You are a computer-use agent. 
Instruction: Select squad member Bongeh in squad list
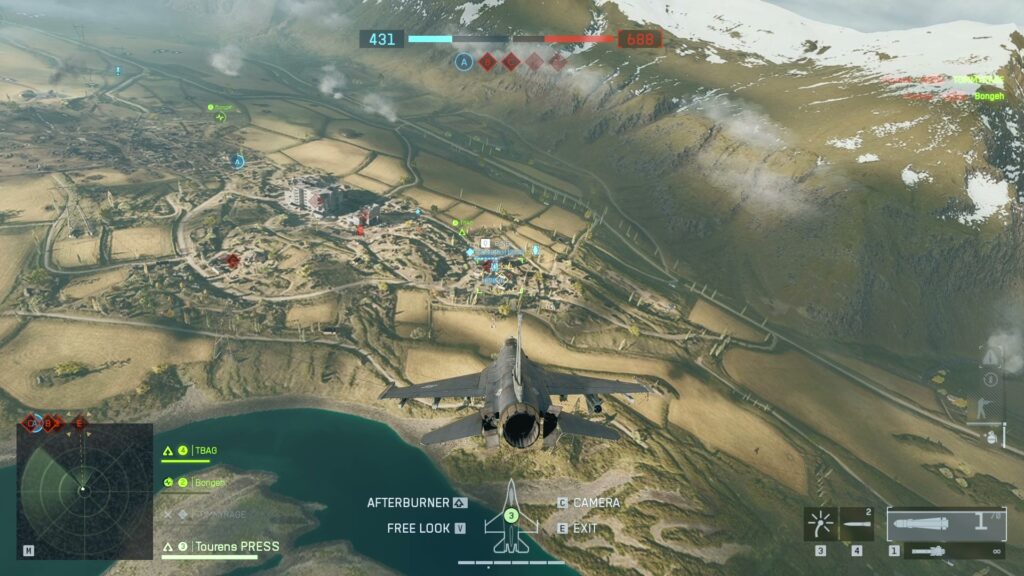(x=208, y=482)
